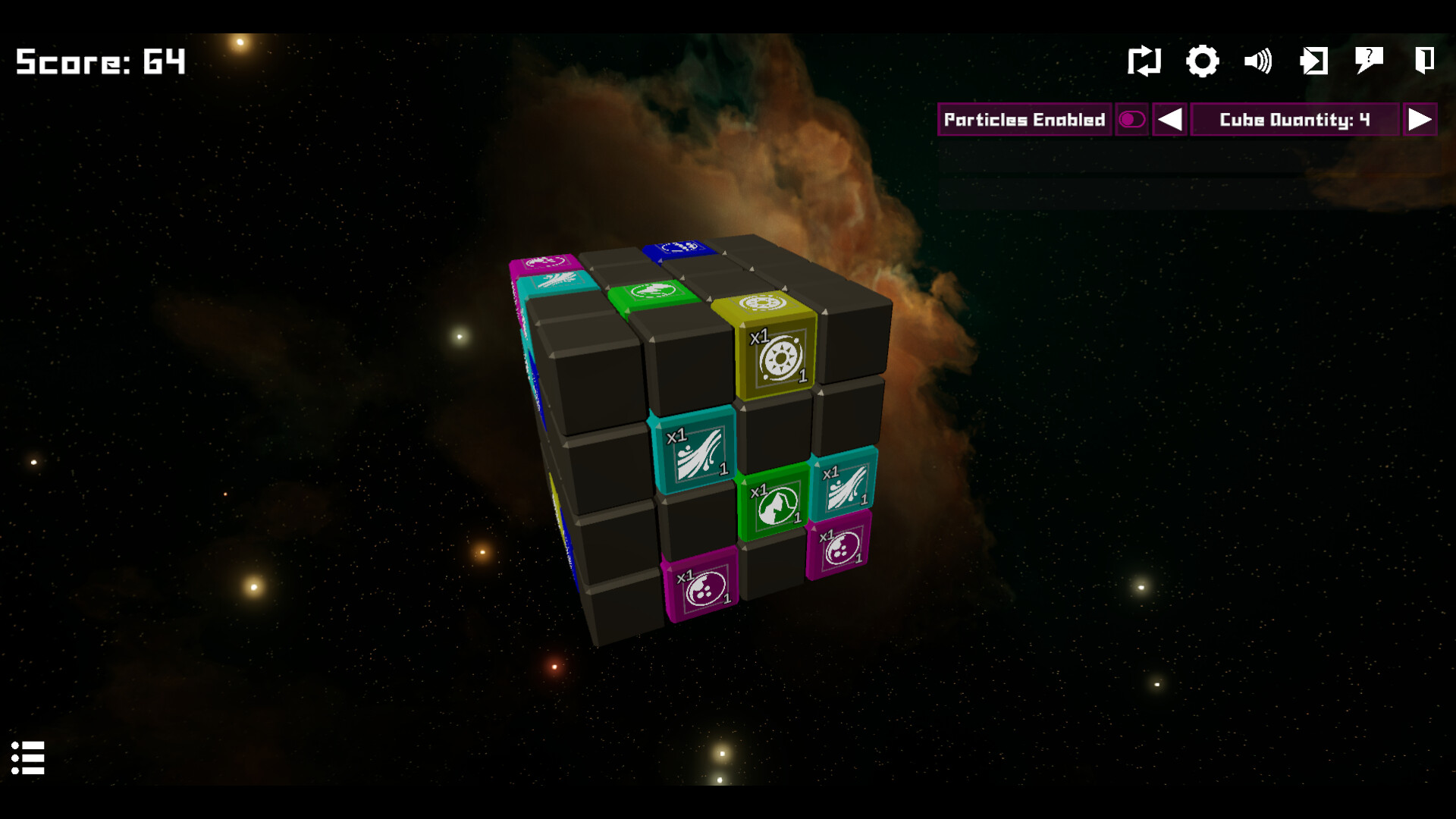Click the Cube Quantity: 4 display

coord(1294,119)
